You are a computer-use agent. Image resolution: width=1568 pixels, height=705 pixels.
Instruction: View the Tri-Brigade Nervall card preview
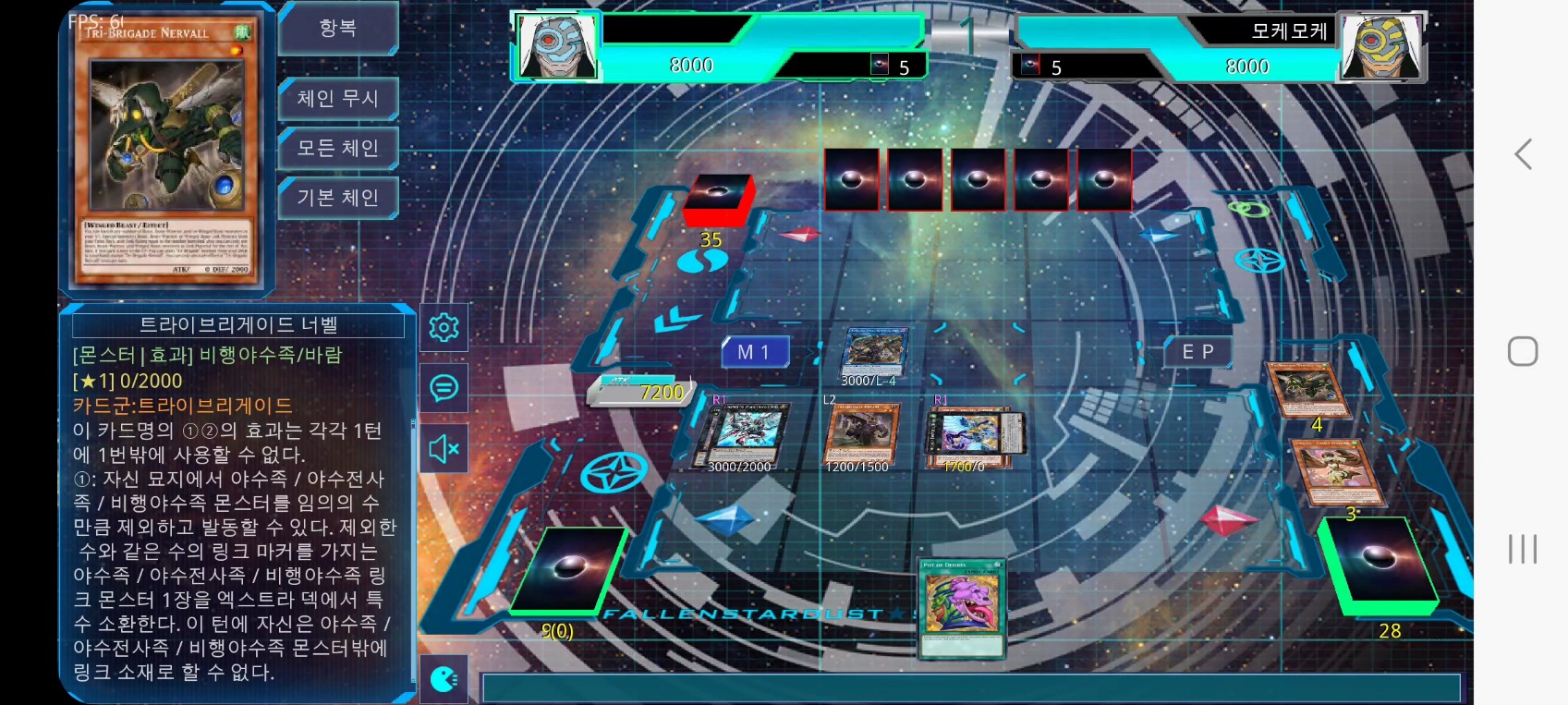(167, 148)
